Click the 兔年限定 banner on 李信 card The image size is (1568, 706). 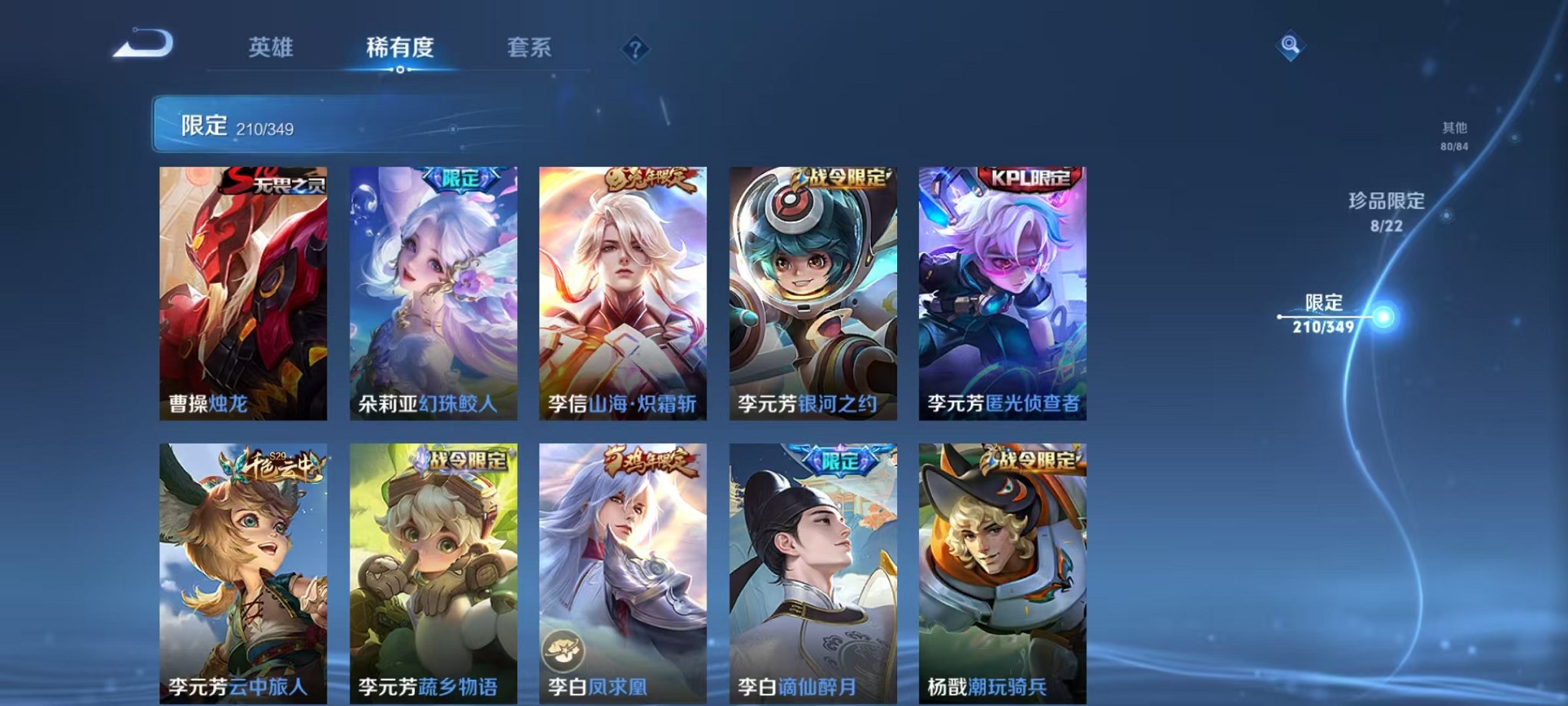[653, 178]
